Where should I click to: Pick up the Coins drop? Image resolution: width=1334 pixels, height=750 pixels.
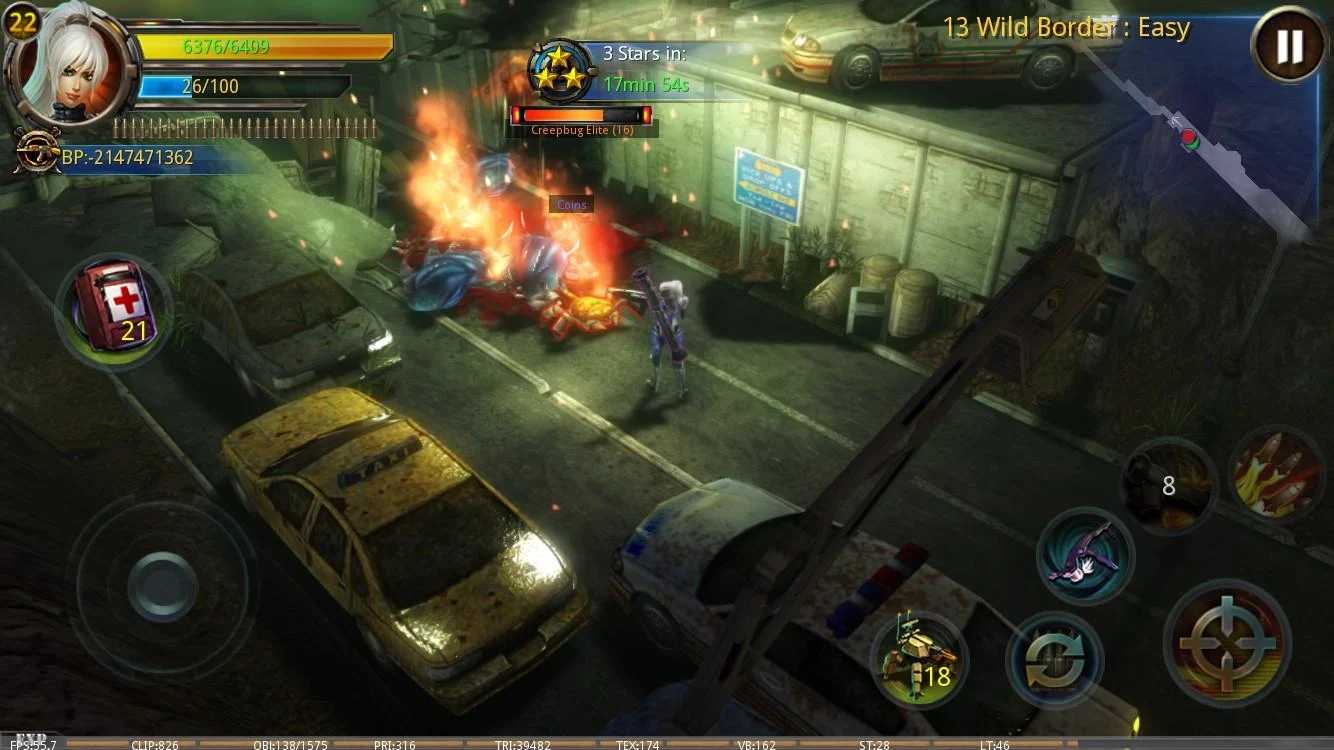click(572, 204)
